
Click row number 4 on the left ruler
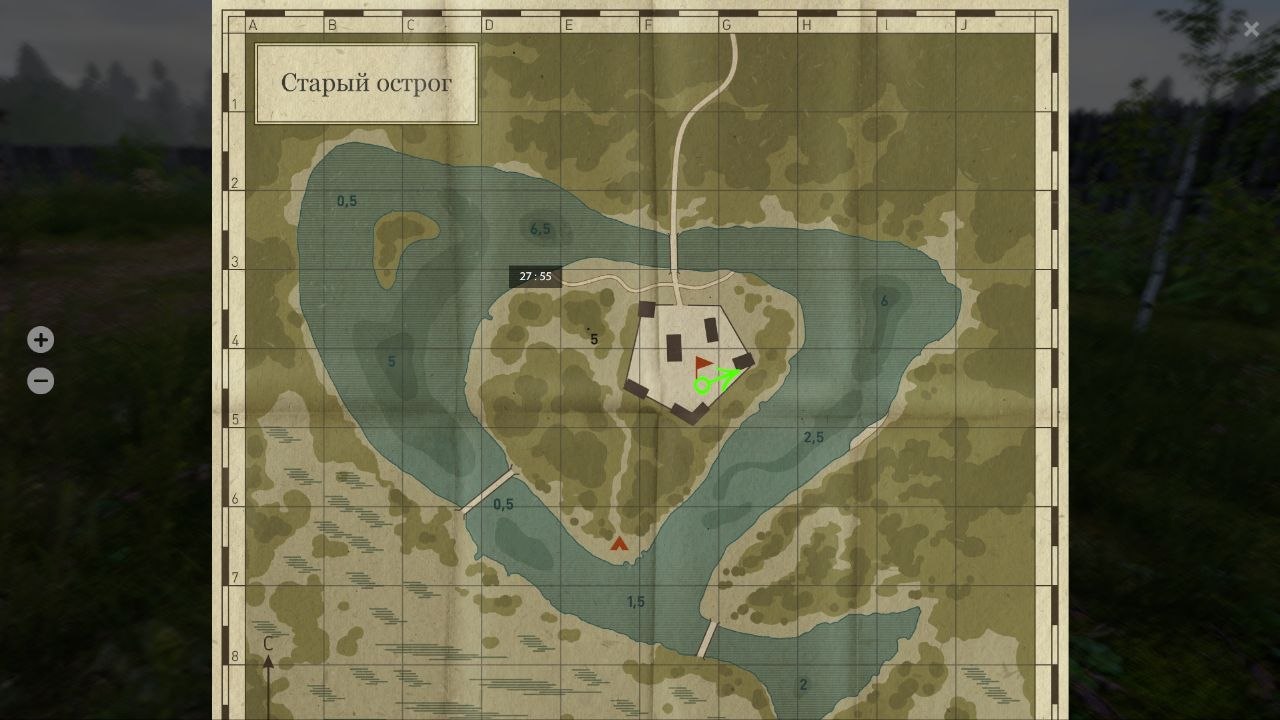coord(237,340)
